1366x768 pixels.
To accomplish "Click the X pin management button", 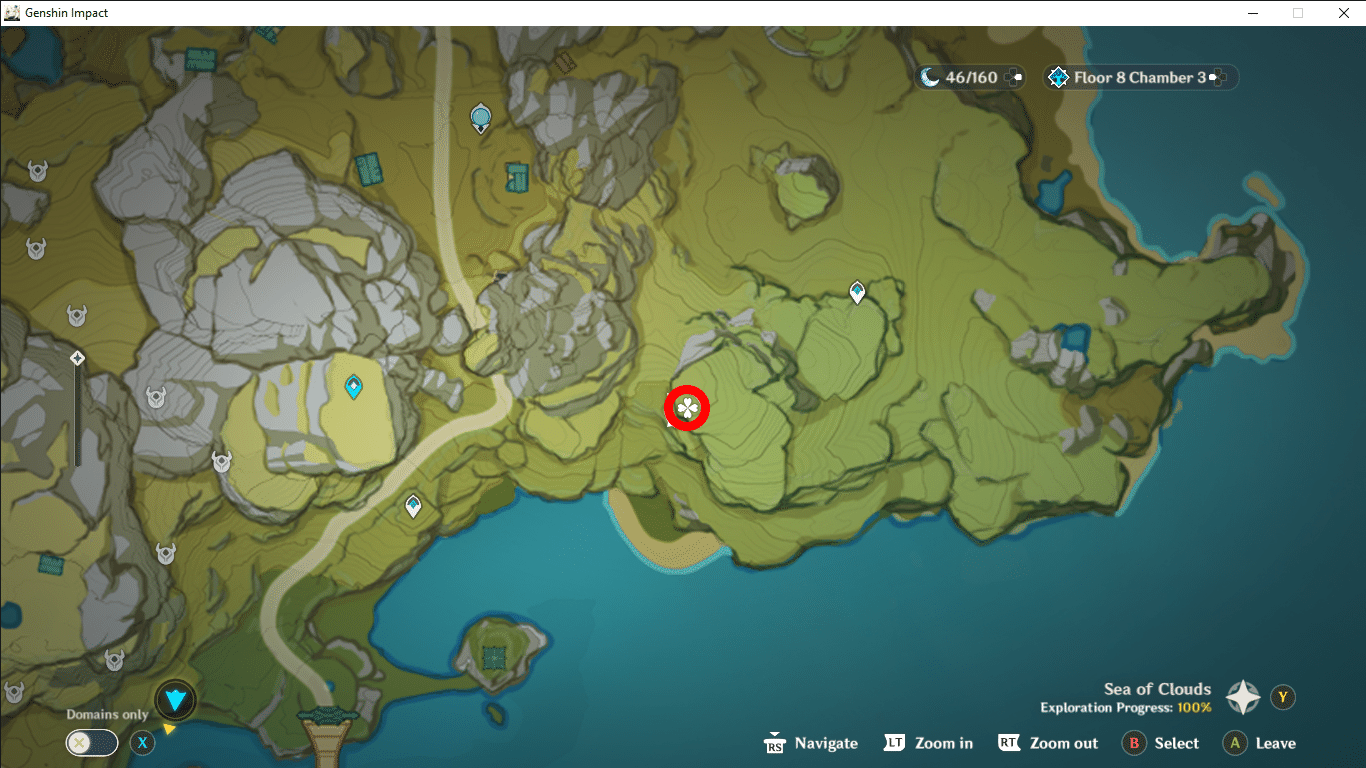I will (143, 743).
